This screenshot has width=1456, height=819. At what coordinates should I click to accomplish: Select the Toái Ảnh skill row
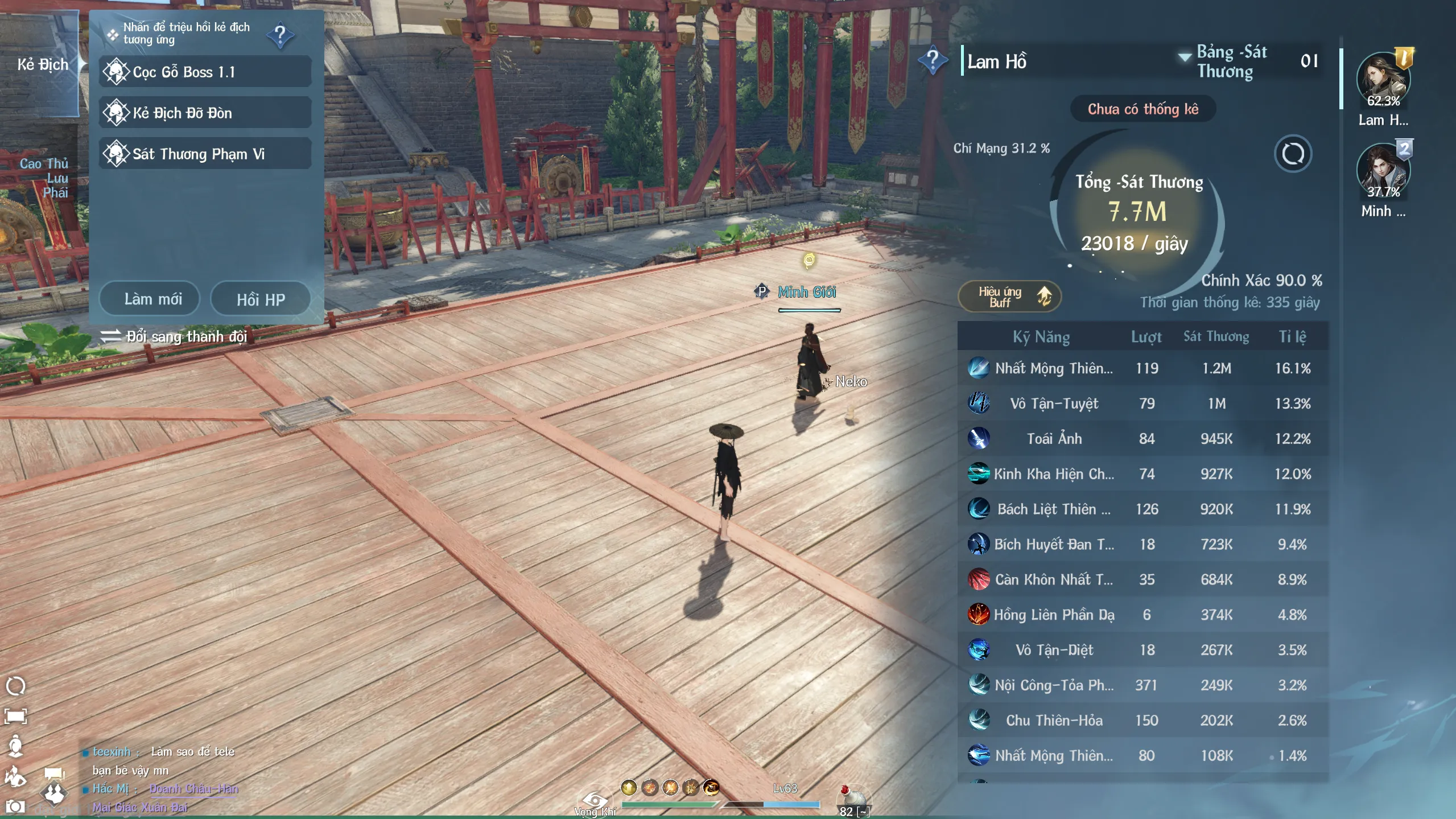(x=1142, y=439)
